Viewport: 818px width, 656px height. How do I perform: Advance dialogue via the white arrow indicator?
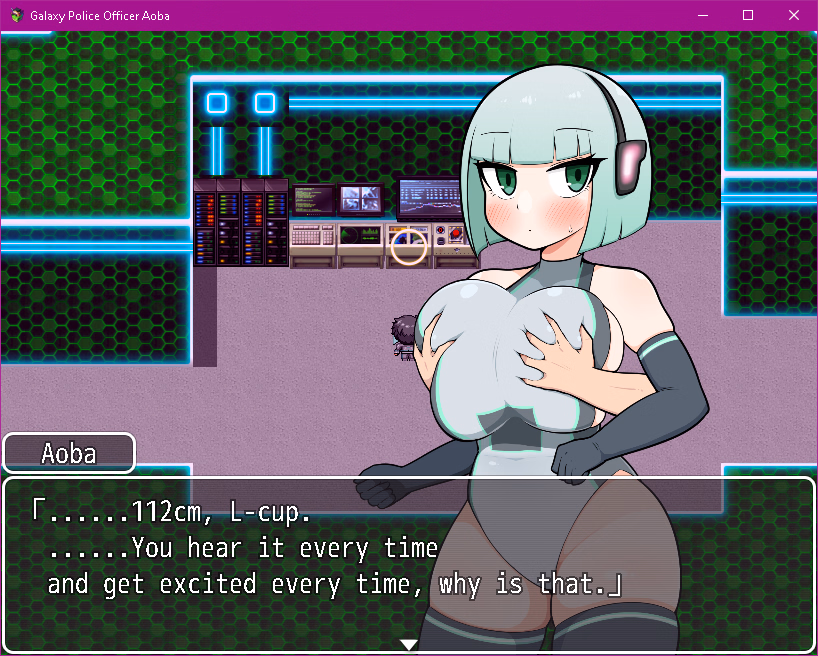408,644
